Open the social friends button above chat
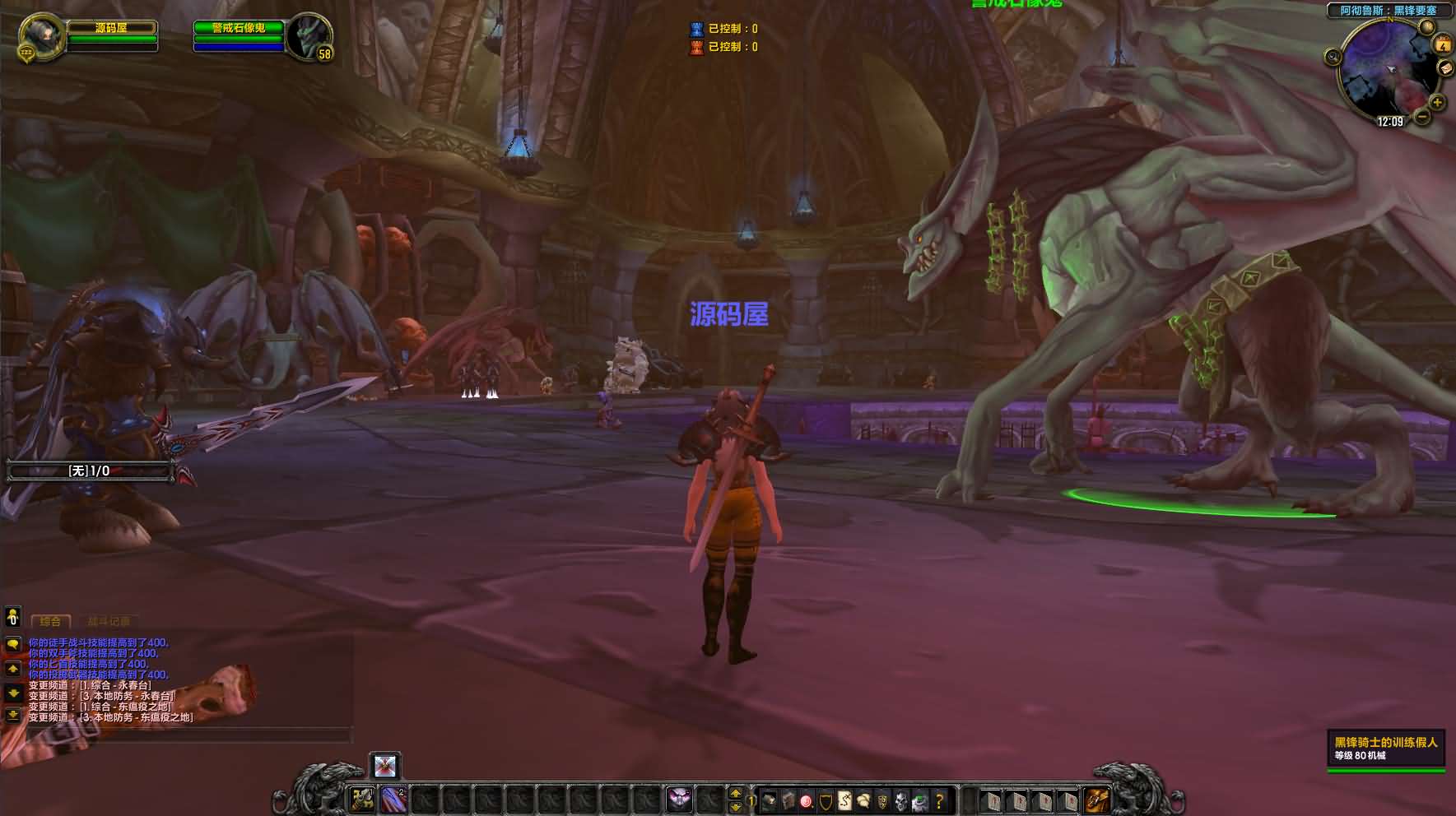Screen dimensions: 1456x816 pos(13,616)
